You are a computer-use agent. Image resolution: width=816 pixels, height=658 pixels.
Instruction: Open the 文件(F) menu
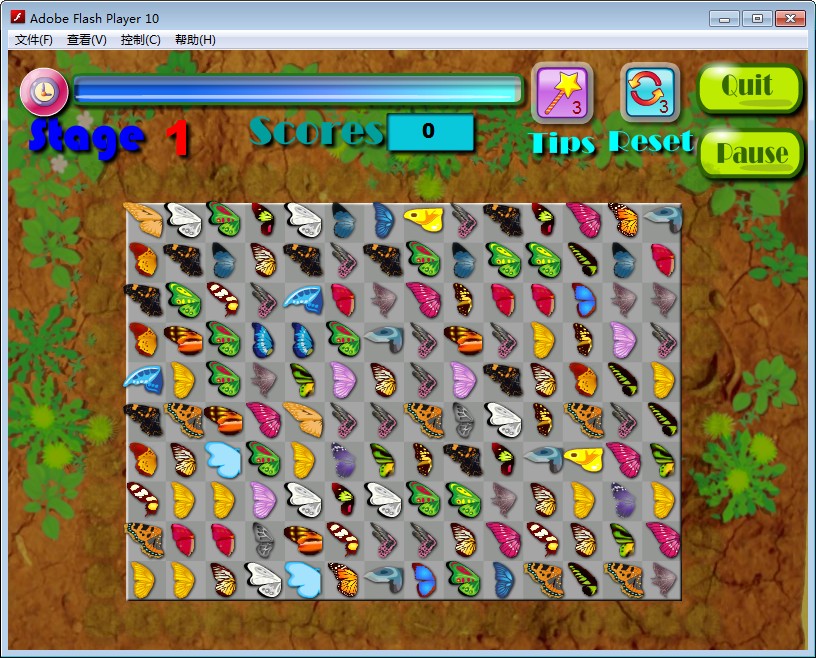(x=33, y=40)
